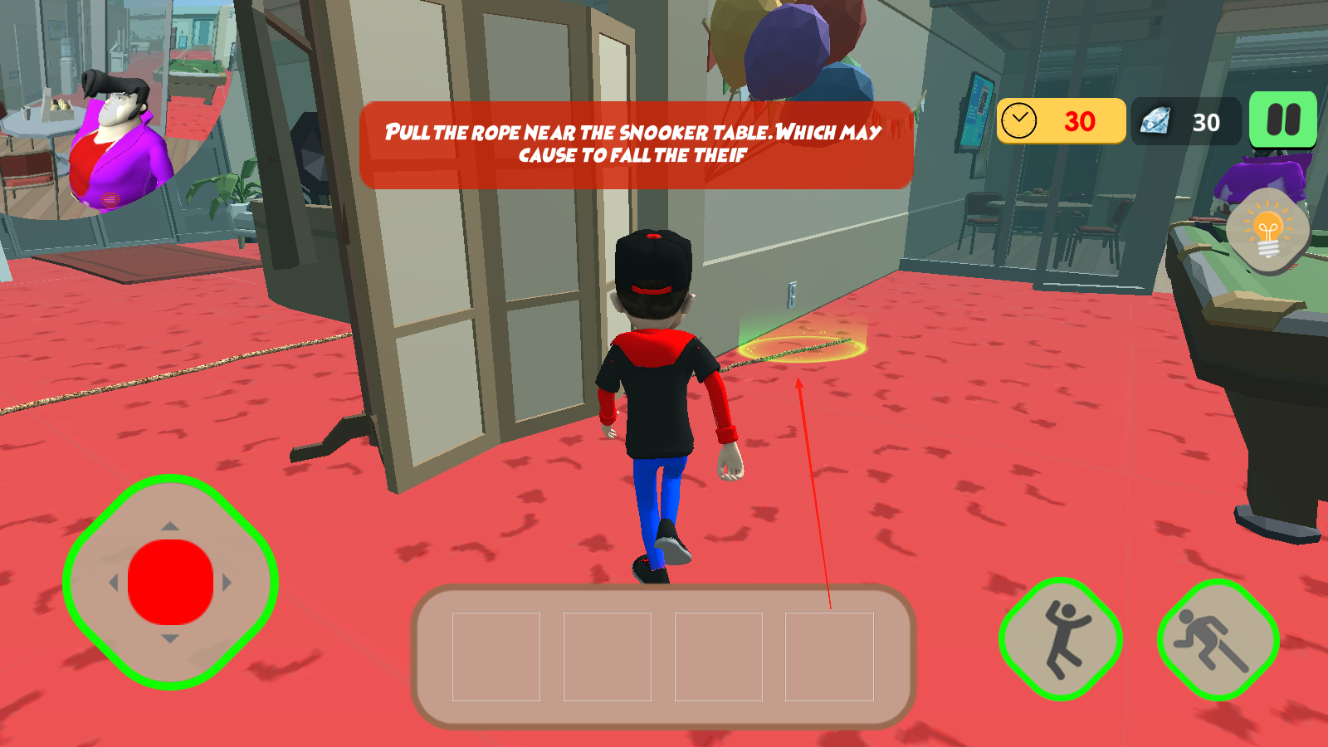Touch the red virtual joystick knob
Image resolution: width=1328 pixels, height=747 pixels.
pyautogui.click(x=171, y=582)
